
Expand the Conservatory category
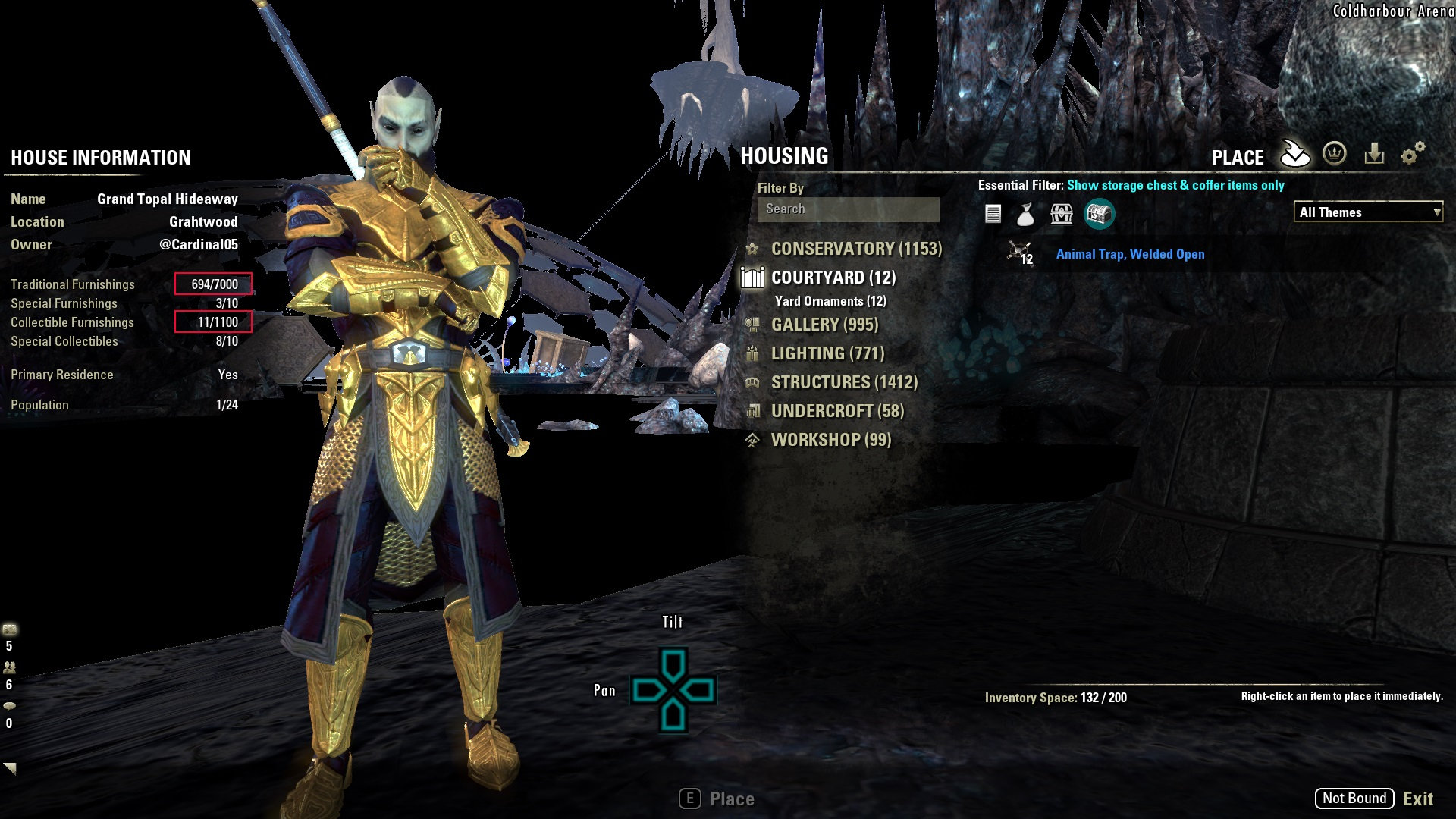(x=855, y=249)
